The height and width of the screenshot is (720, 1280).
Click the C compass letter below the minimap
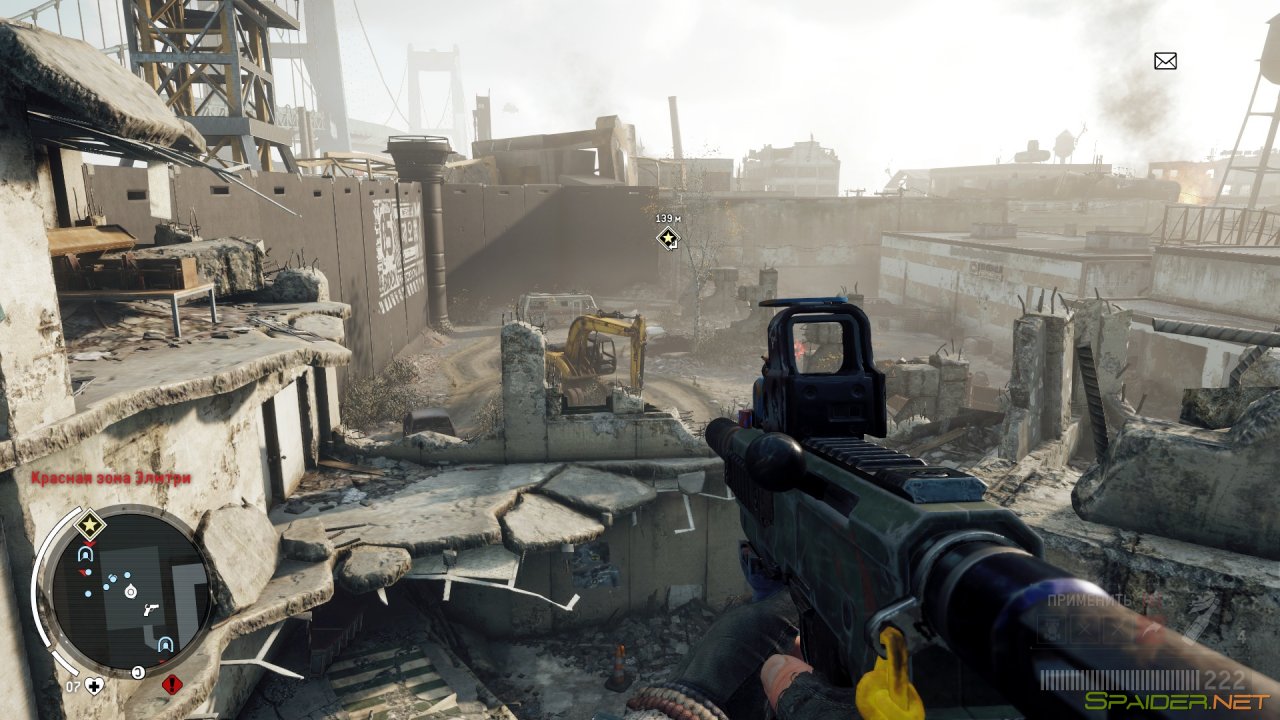[x=138, y=671]
